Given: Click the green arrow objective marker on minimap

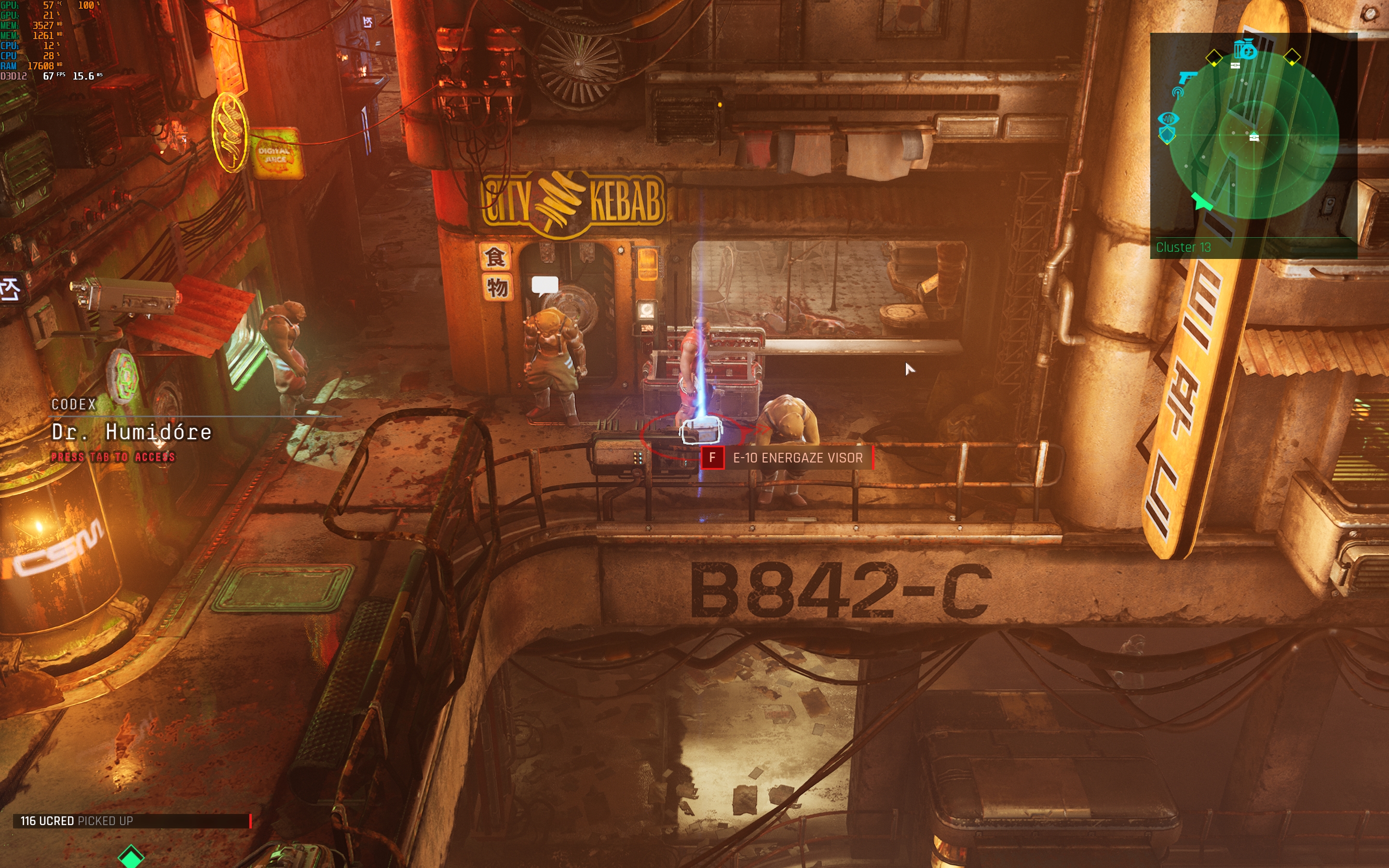Looking at the screenshot, I should 1201,201.
